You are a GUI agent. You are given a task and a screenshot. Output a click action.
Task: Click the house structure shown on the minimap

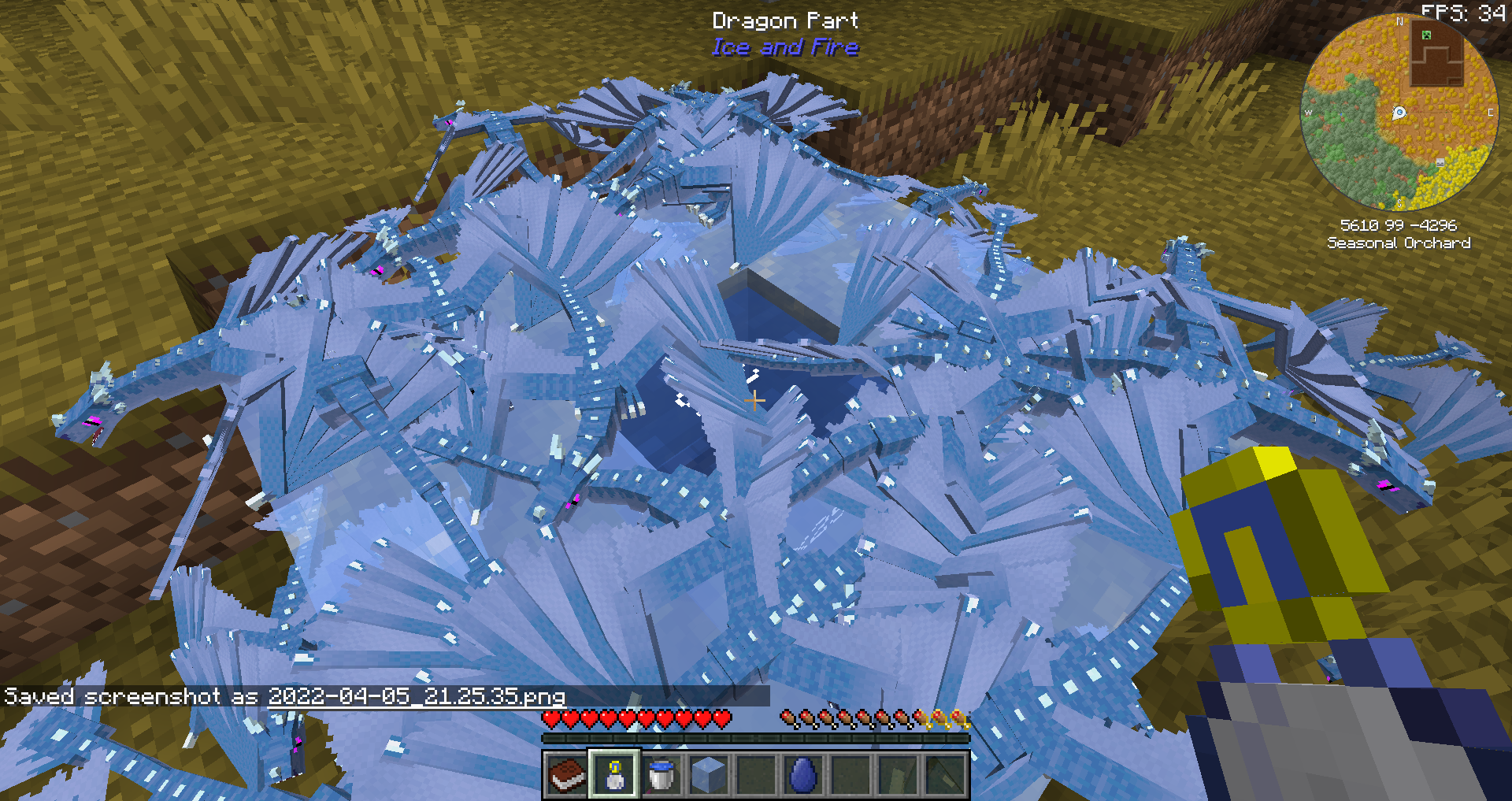coord(1437,54)
